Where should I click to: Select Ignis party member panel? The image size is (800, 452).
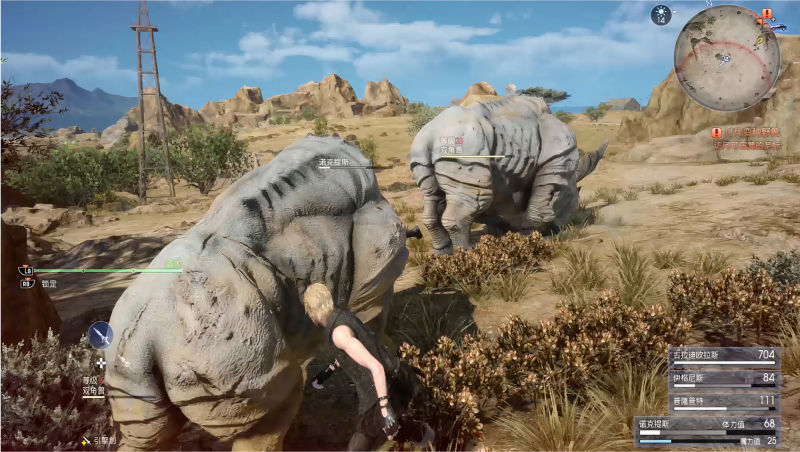coord(723,378)
